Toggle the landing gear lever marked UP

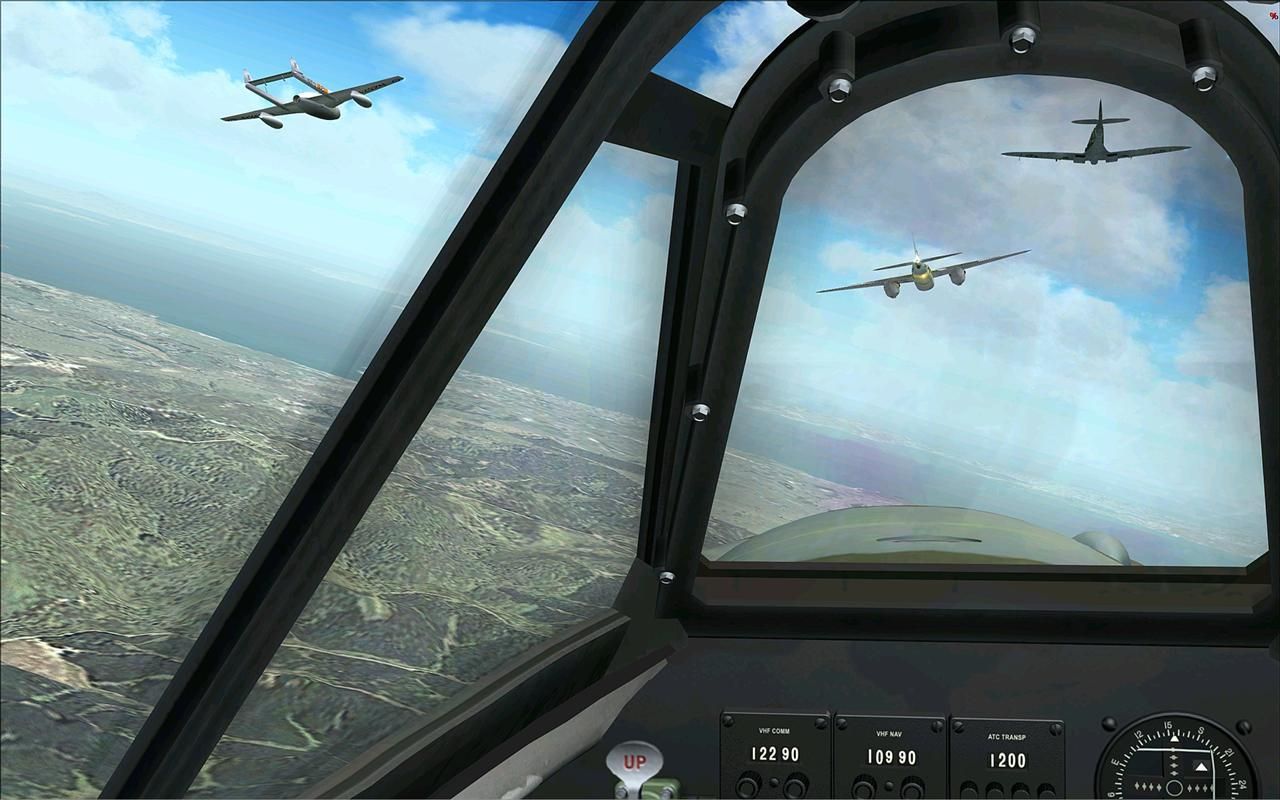(634, 764)
